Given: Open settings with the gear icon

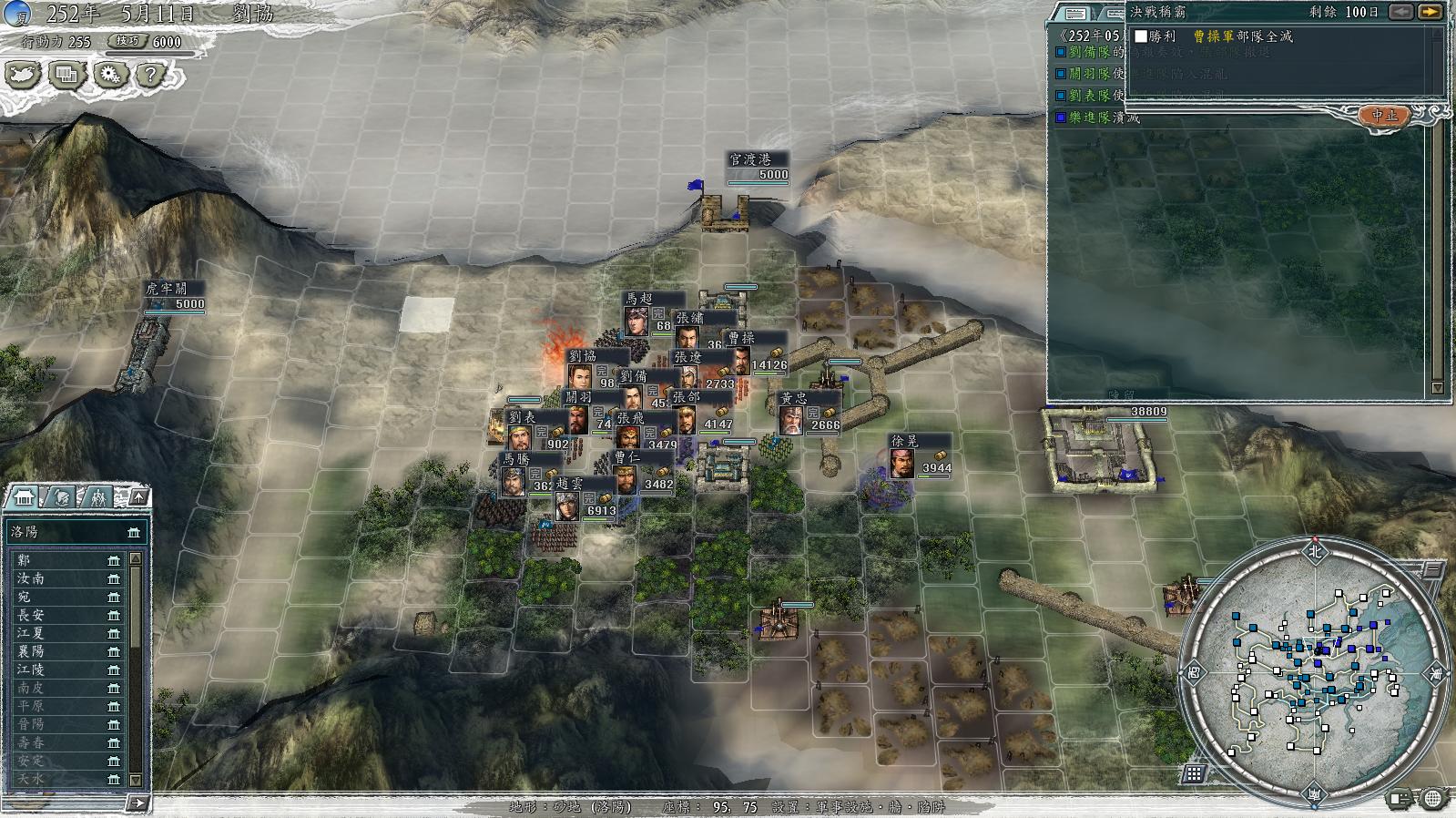Looking at the screenshot, I should point(110,75).
